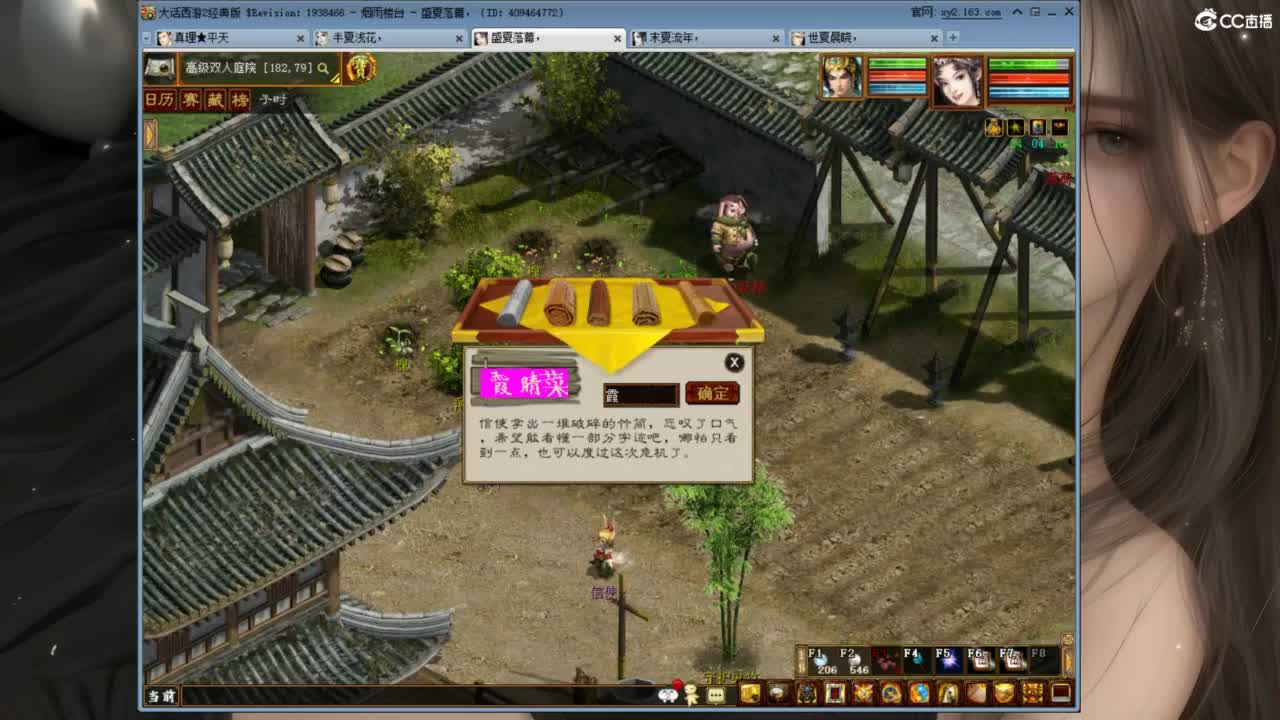Select the F5 star skill icon
This screenshot has width=1280, height=720.
[x=946, y=660]
